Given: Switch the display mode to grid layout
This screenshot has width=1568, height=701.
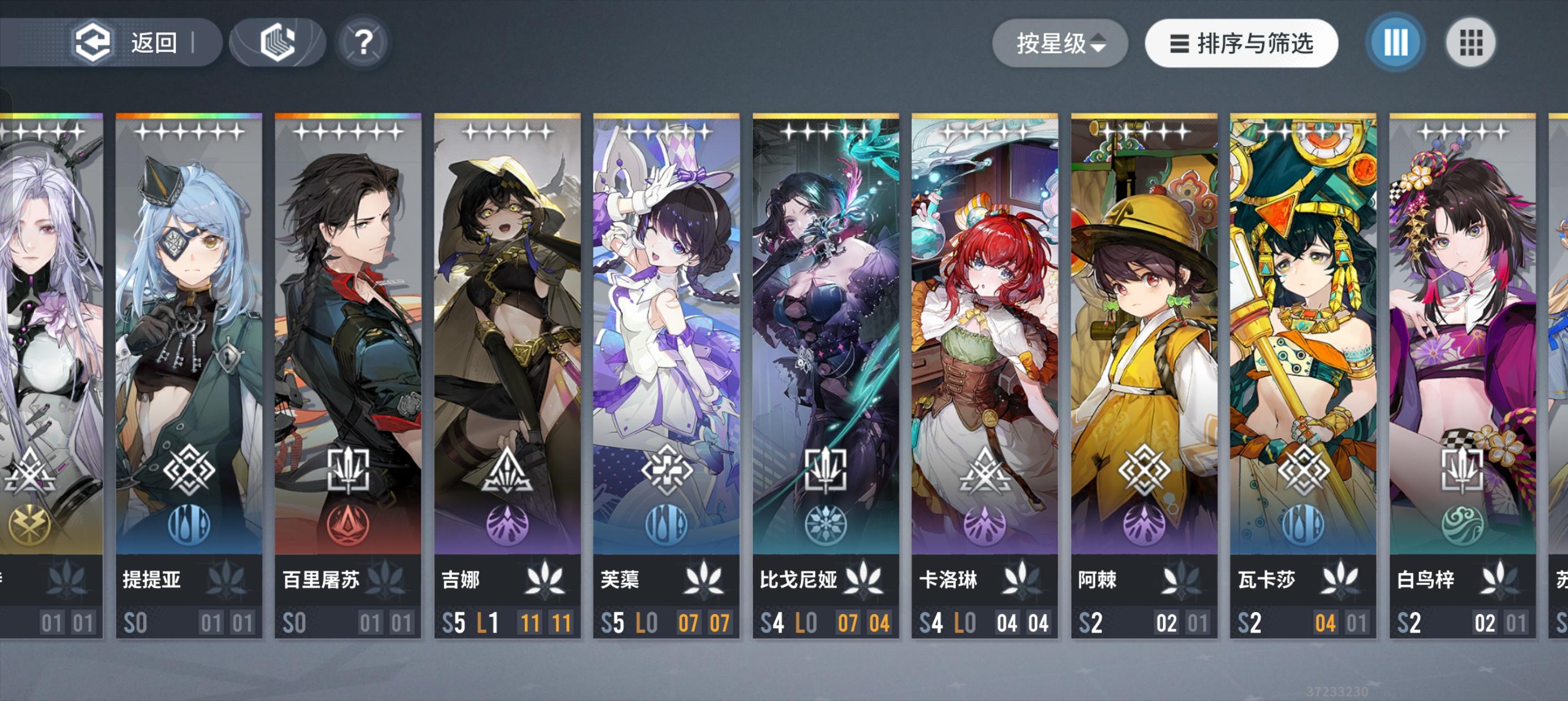Looking at the screenshot, I should pos(1472,42).
